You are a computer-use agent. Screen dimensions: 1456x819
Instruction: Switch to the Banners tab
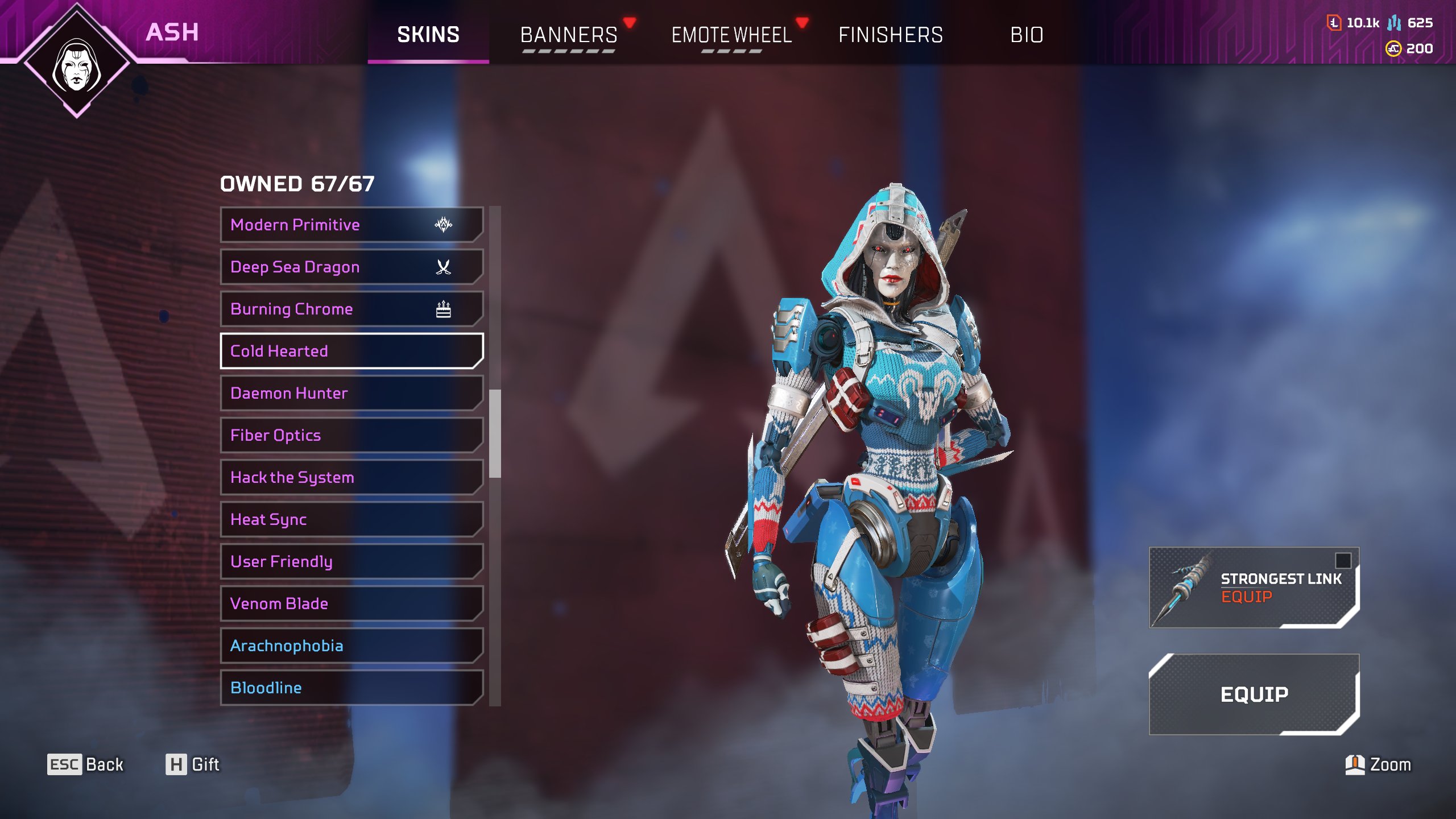569,35
